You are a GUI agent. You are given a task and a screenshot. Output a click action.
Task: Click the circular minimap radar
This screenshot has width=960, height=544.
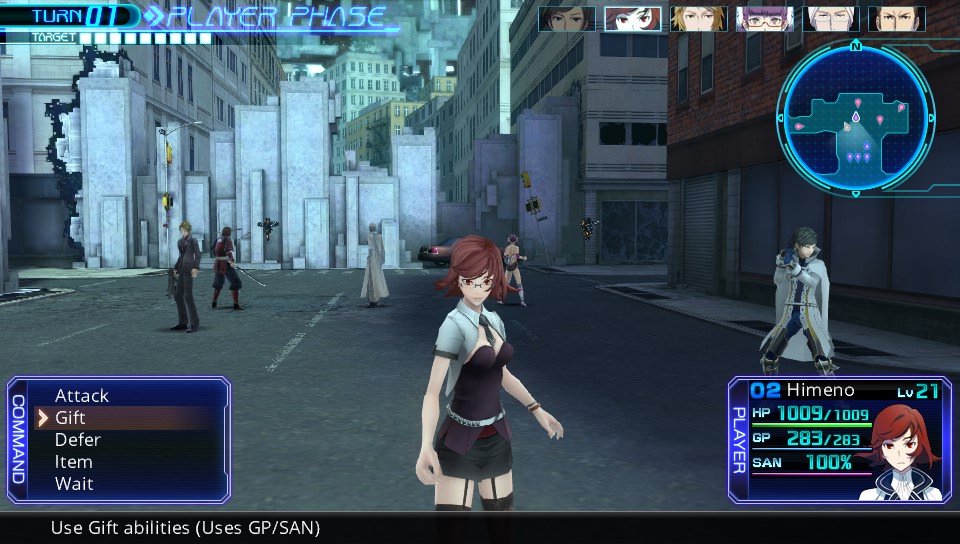click(855, 119)
